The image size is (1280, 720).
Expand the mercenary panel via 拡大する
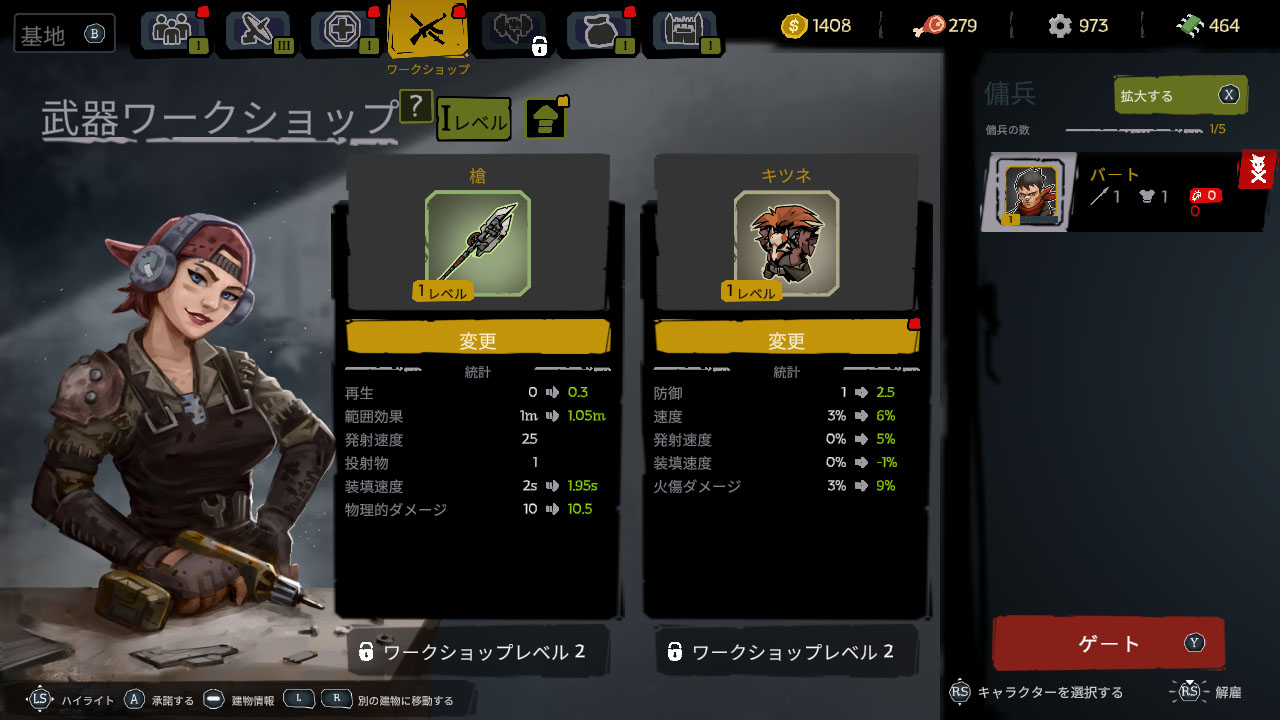[1180, 95]
